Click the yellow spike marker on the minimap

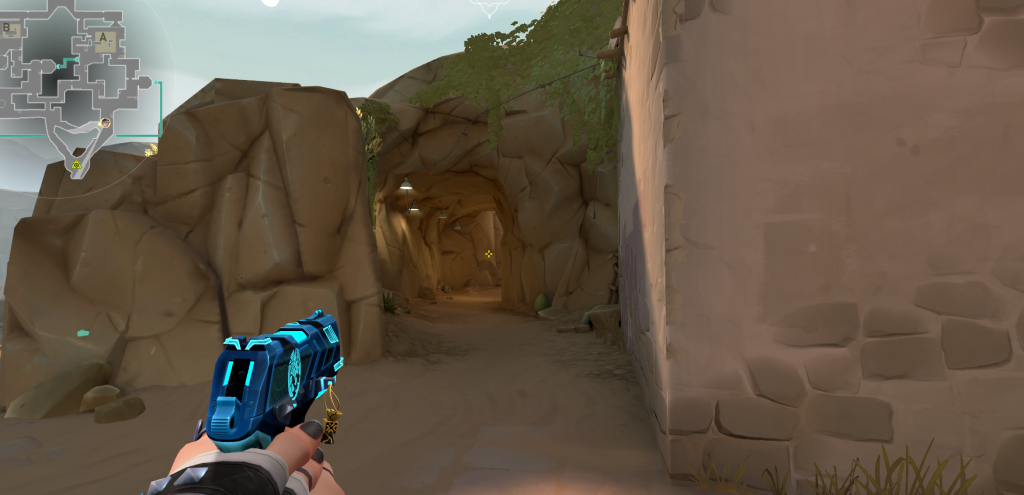[x=76, y=165]
